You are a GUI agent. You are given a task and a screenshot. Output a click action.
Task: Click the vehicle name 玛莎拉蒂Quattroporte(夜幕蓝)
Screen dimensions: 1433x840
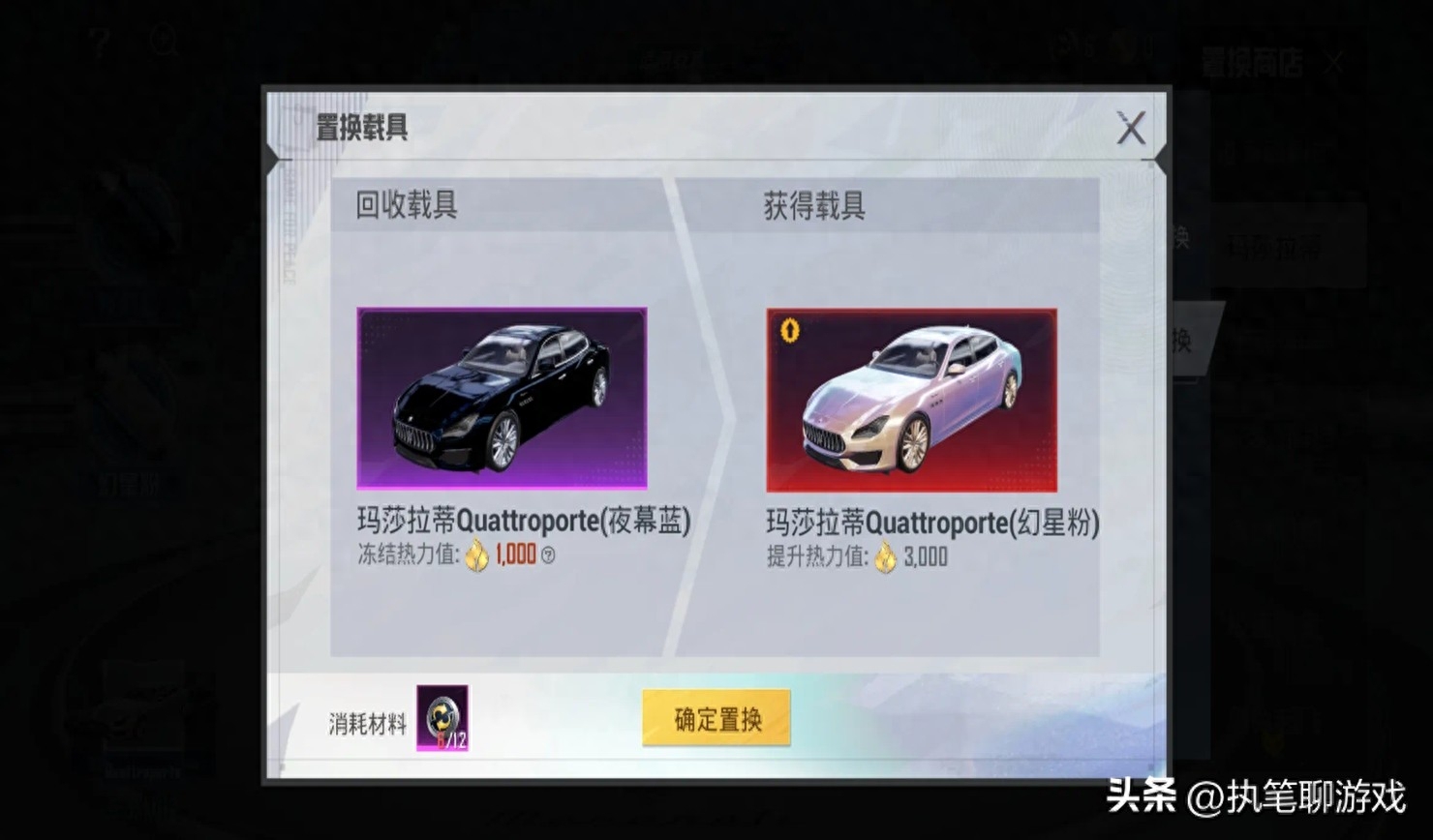tap(523, 521)
